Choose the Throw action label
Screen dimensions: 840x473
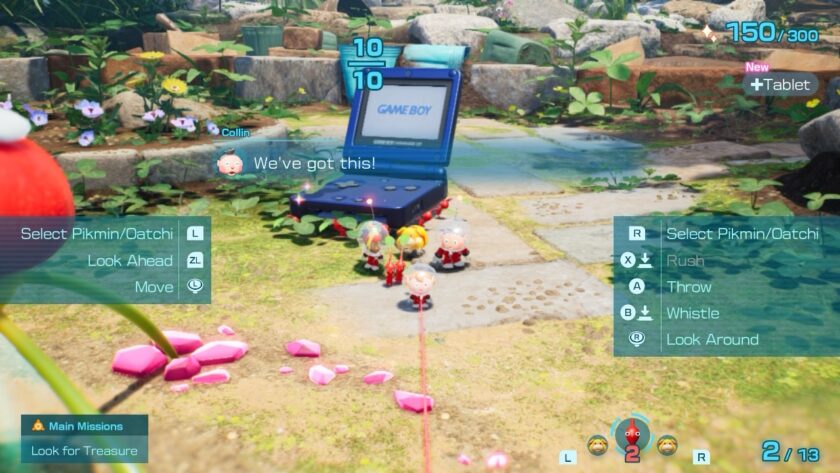click(x=689, y=286)
